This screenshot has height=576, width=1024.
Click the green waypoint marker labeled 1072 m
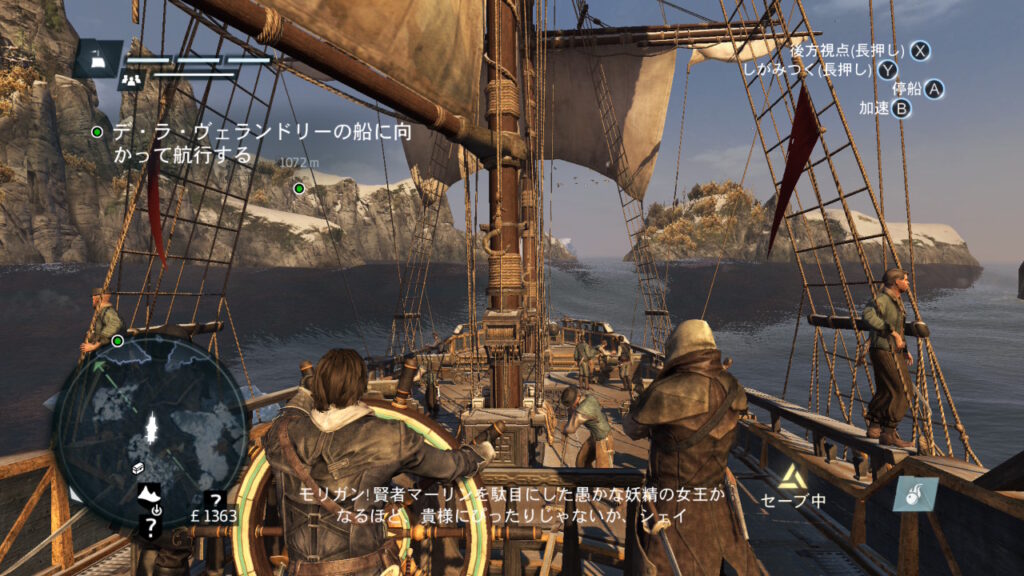coord(298,187)
